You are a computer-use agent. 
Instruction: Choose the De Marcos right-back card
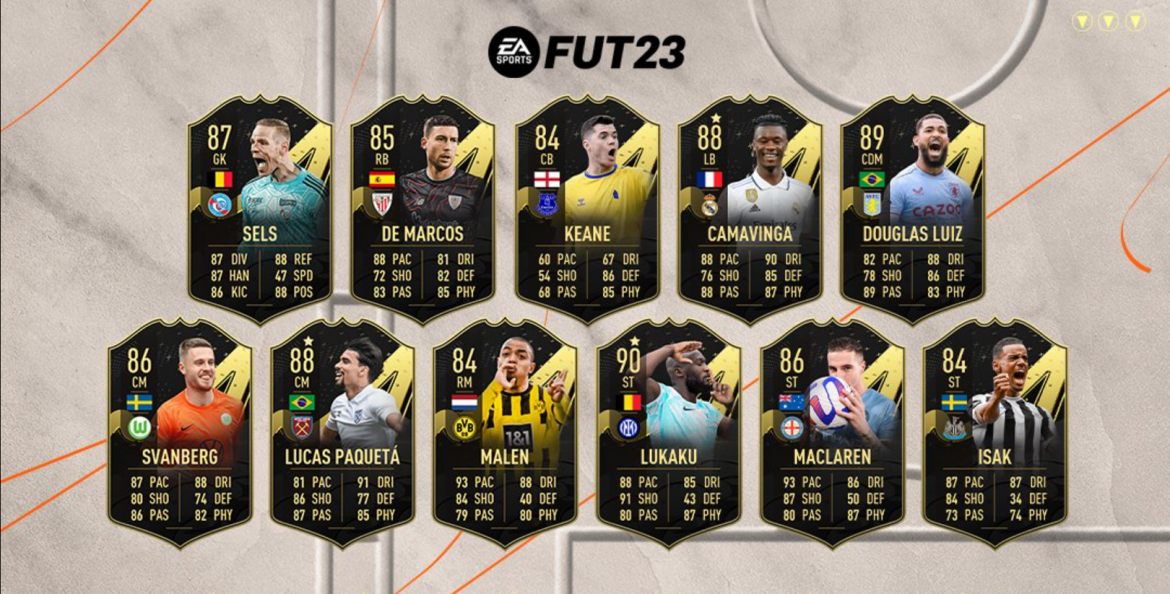point(422,210)
